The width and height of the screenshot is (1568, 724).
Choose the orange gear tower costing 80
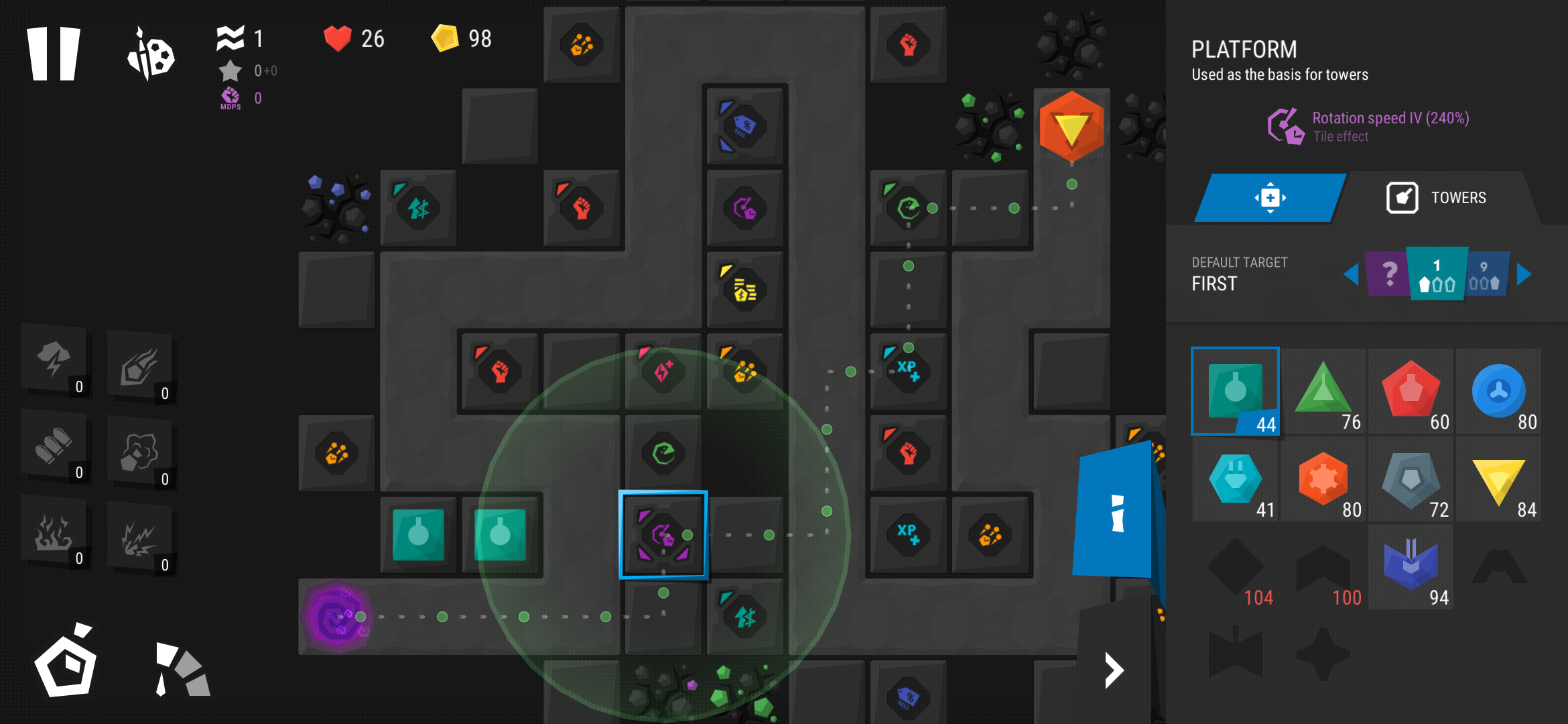point(1323,479)
